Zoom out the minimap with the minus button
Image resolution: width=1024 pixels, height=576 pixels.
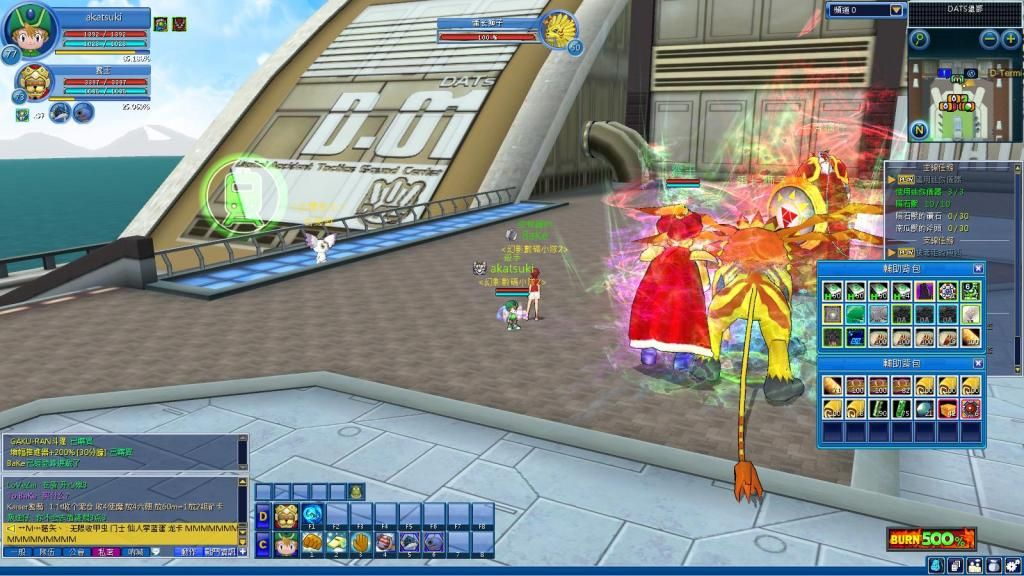click(x=989, y=39)
